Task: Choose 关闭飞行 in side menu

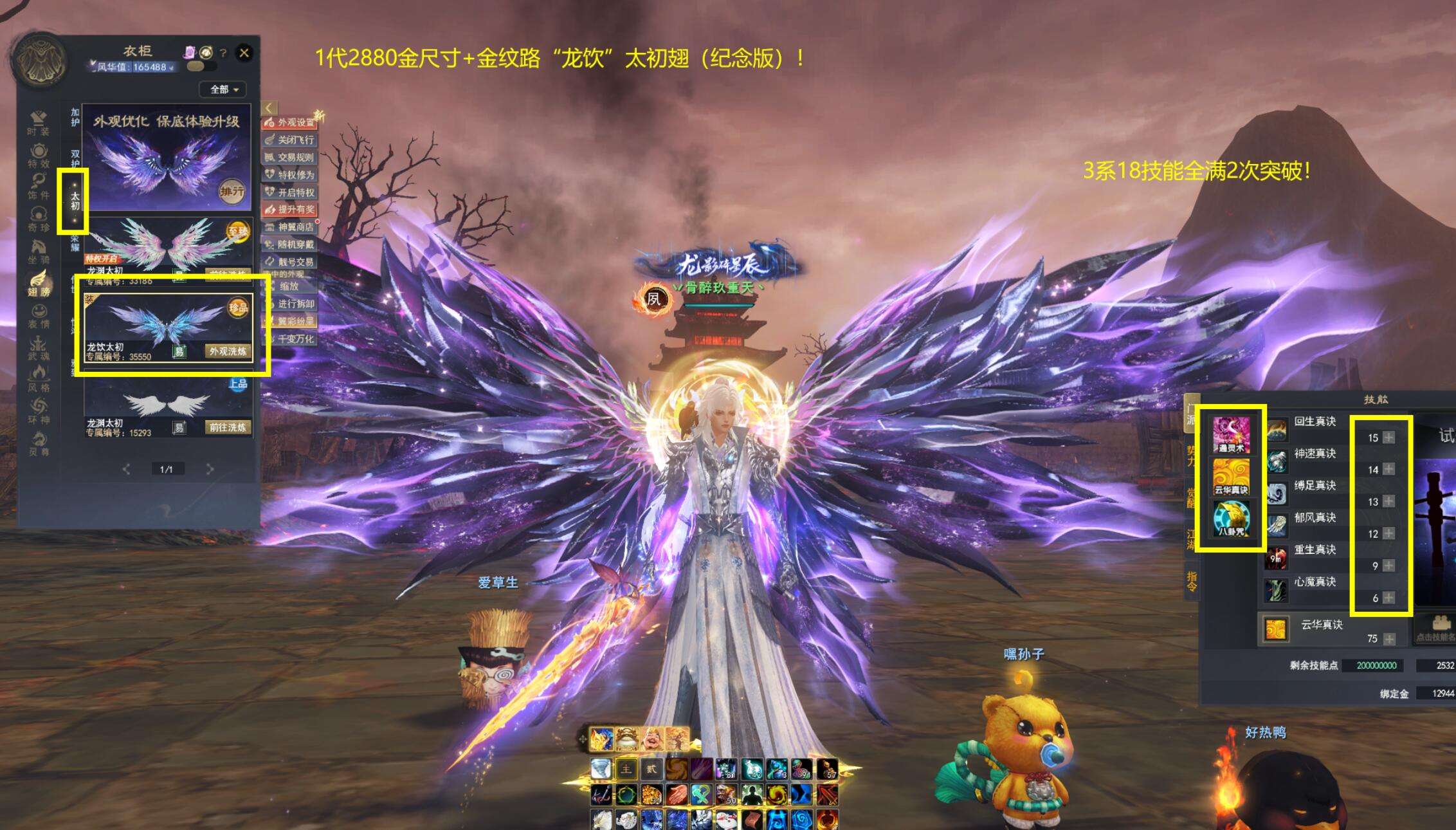Action: click(x=290, y=140)
